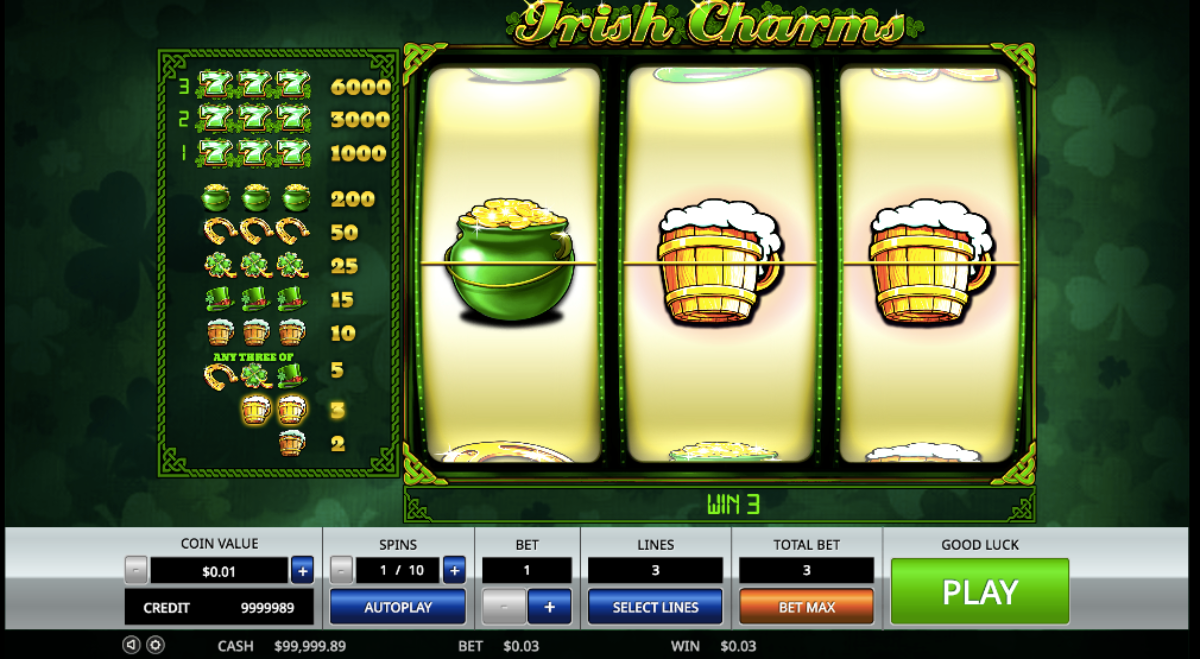Spin the reels with the PLAY button
This screenshot has width=1200, height=659.
(x=979, y=592)
